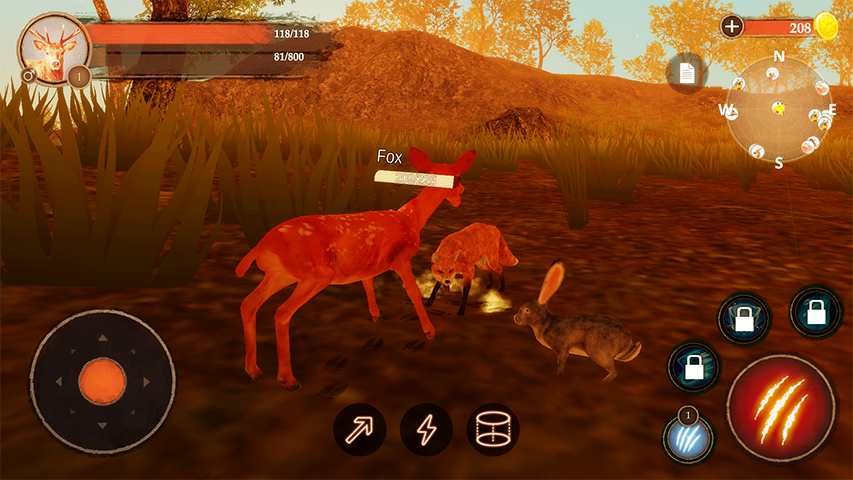Open the document quest log icon
Viewport: 853px width, 480px height.
pyautogui.click(x=687, y=73)
